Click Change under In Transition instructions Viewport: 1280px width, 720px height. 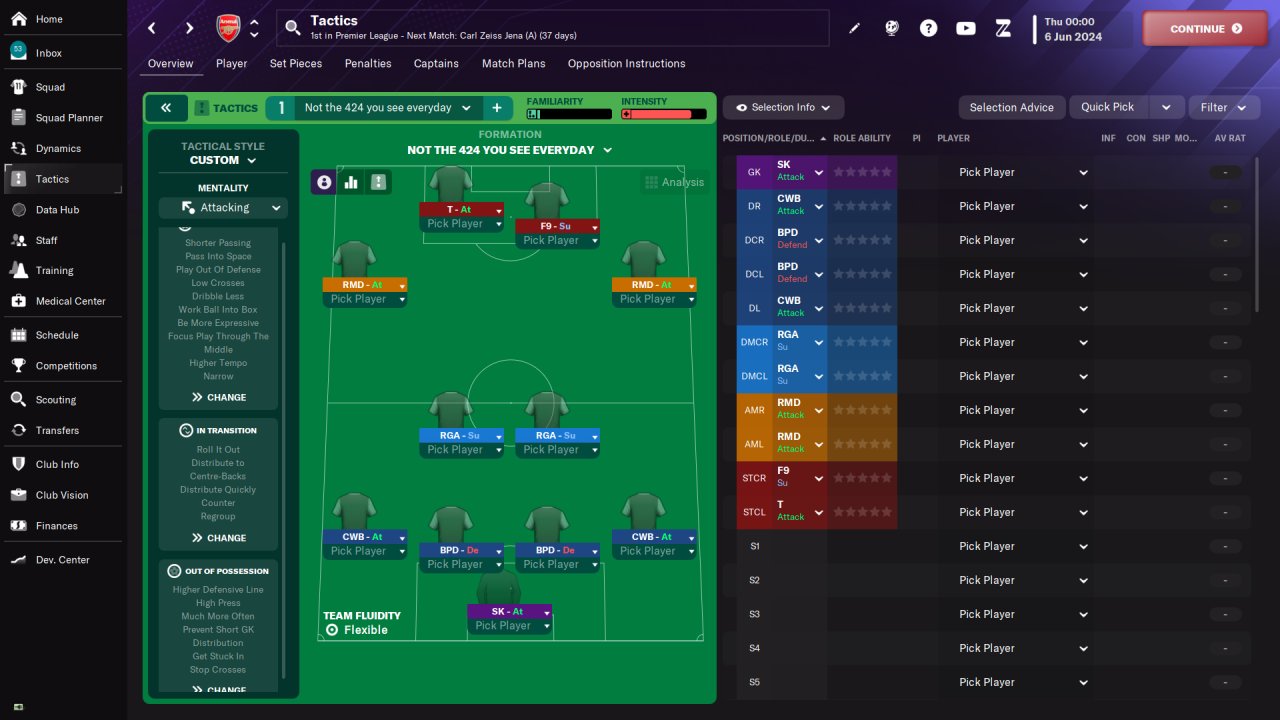pos(218,538)
